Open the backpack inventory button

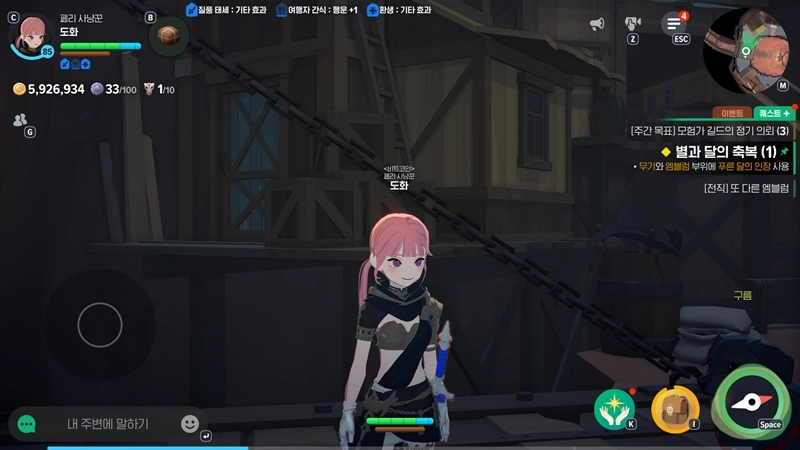click(675, 407)
